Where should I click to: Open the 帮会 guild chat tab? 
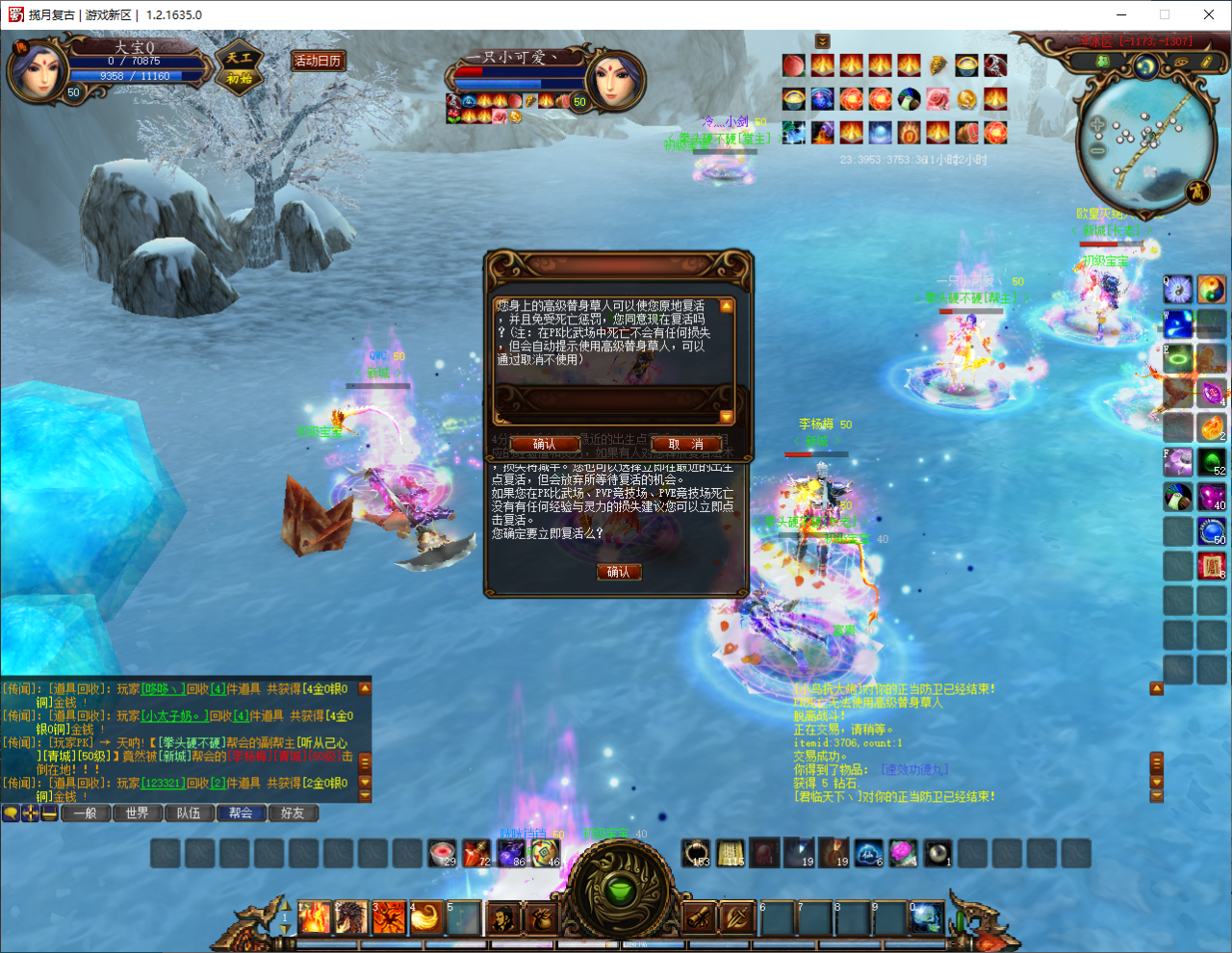coord(241,813)
